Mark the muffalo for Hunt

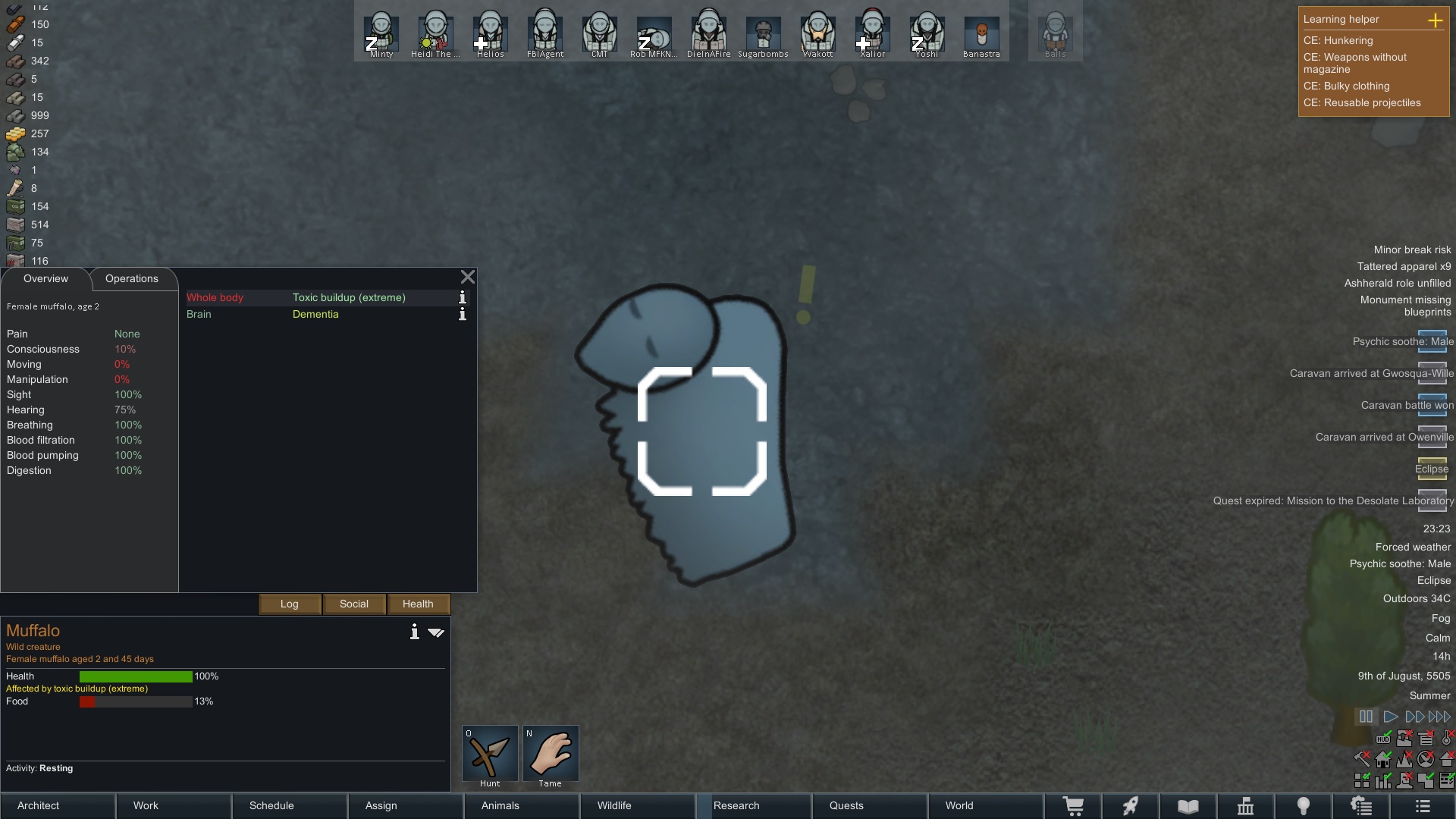coord(490,755)
